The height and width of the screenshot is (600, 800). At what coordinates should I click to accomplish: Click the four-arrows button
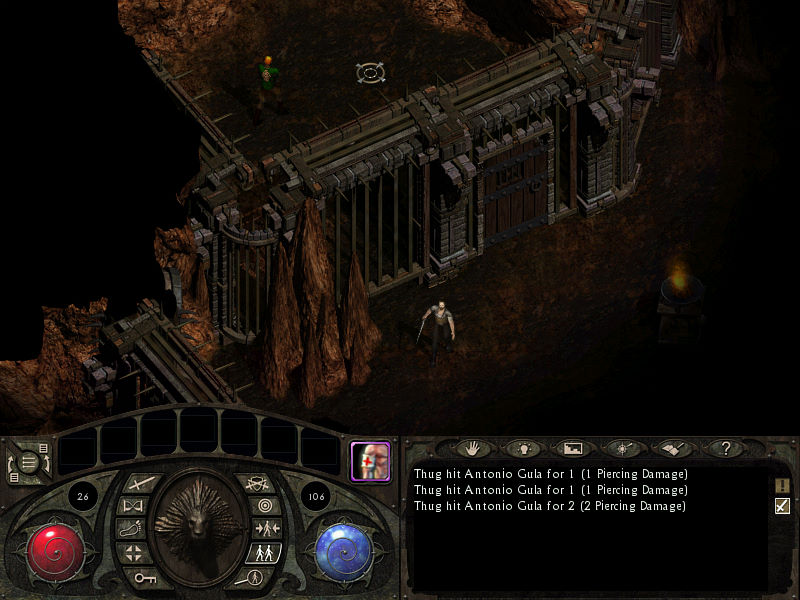pyautogui.click(x=134, y=552)
